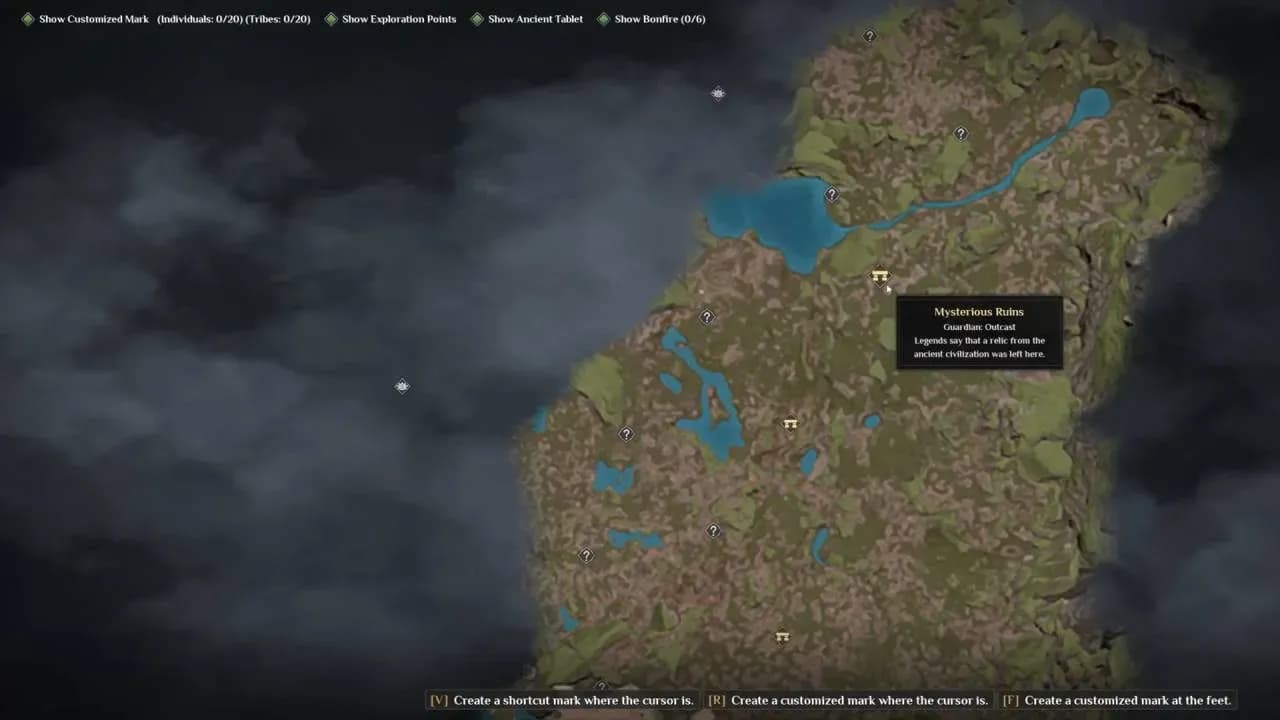The image size is (1280, 720).
Task: Click the question mark in the lower map region
Action: tap(714, 530)
